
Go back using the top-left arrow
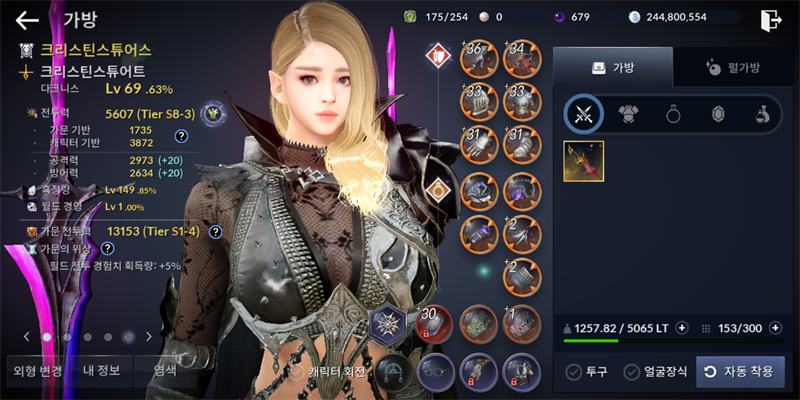click(27, 19)
